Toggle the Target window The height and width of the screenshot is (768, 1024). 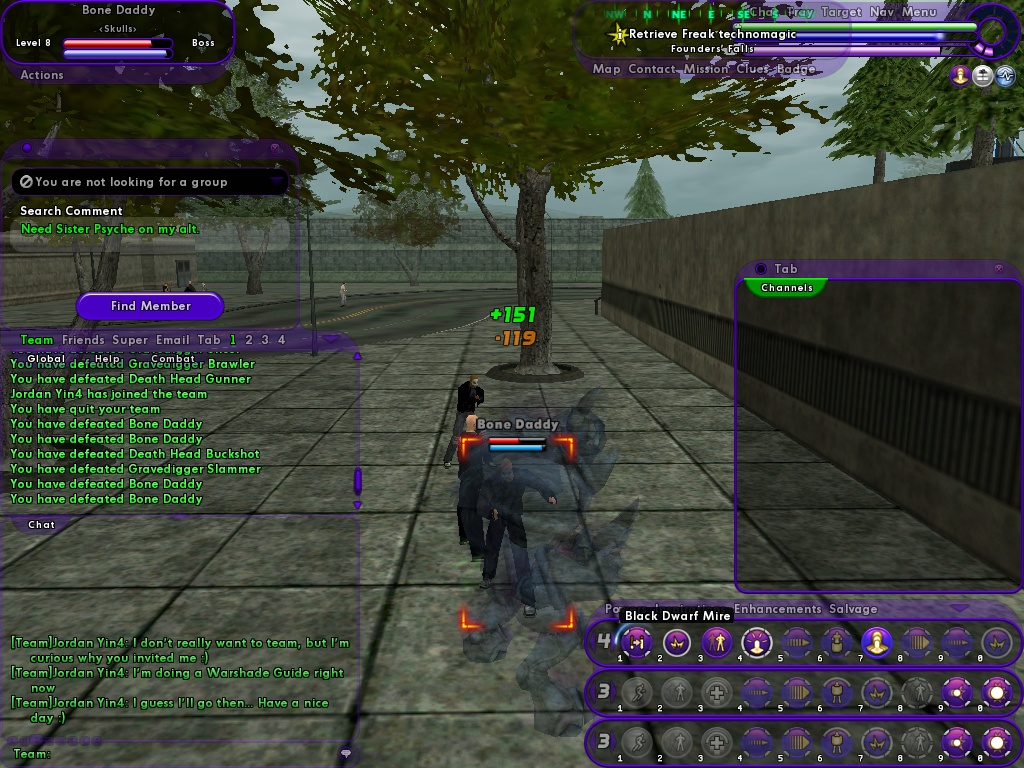(x=841, y=12)
